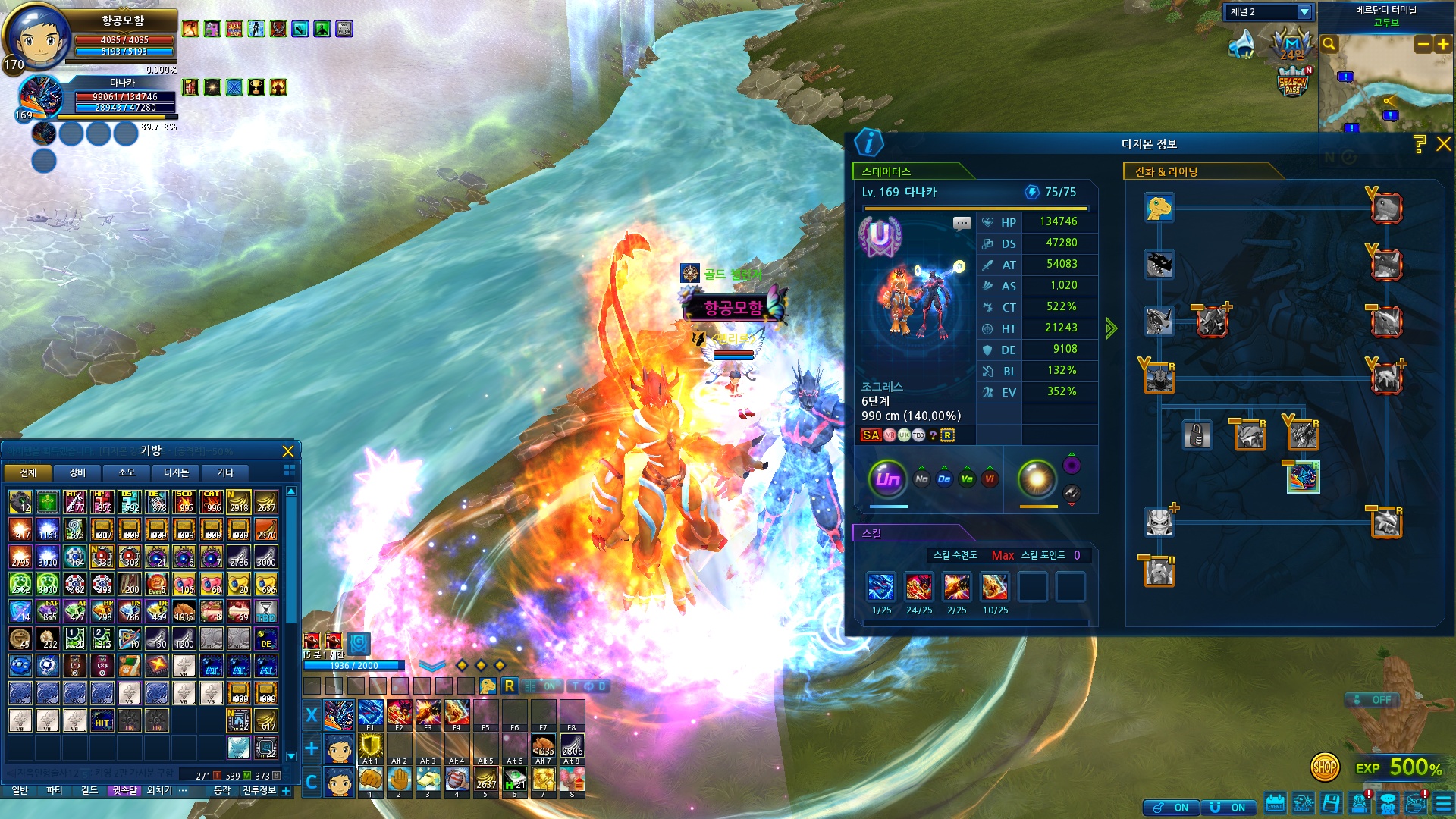Toggle the OFF switch near the tree
1456x819 pixels.
click(1373, 700)
